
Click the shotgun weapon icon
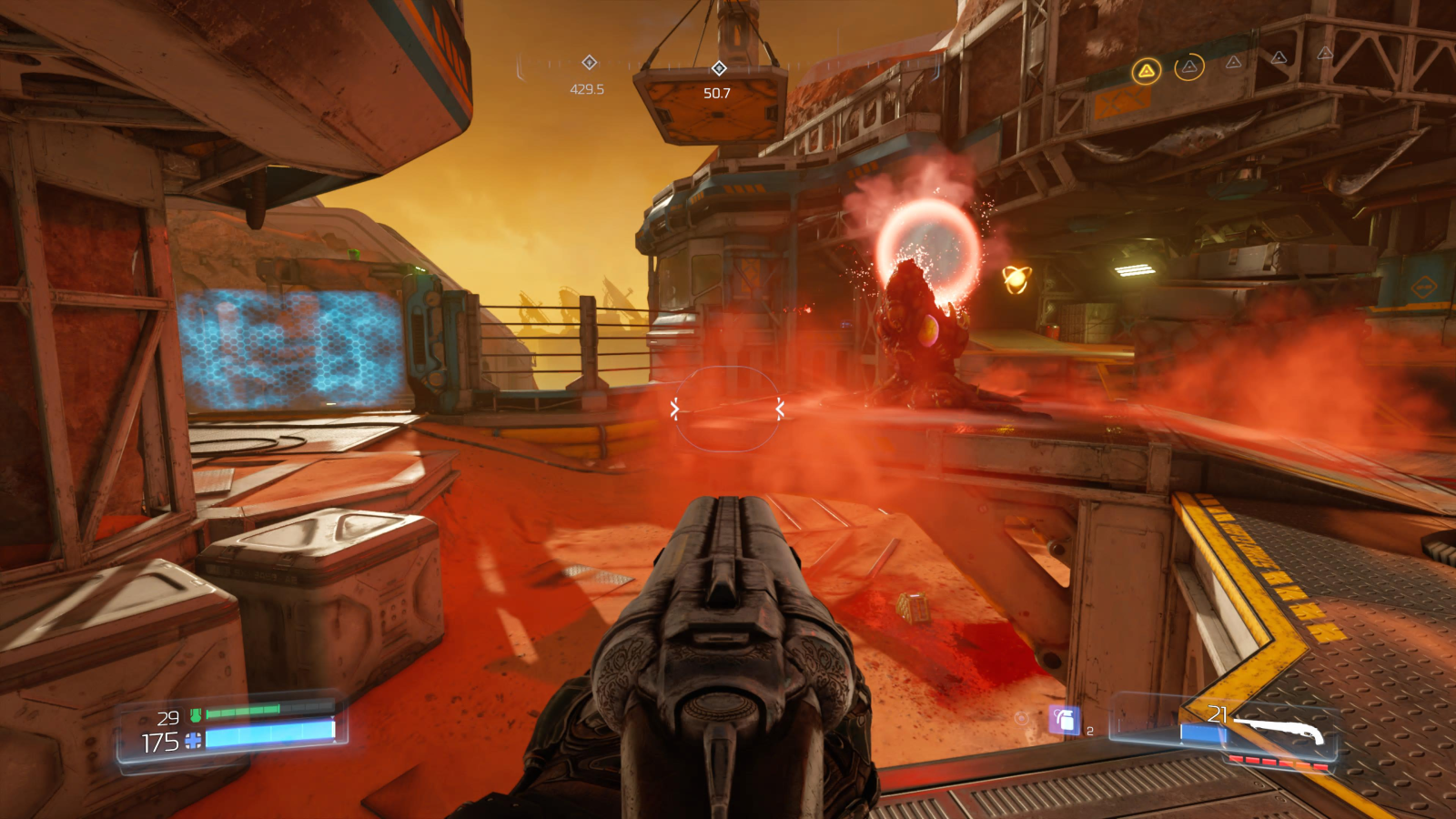point(1279,729)
